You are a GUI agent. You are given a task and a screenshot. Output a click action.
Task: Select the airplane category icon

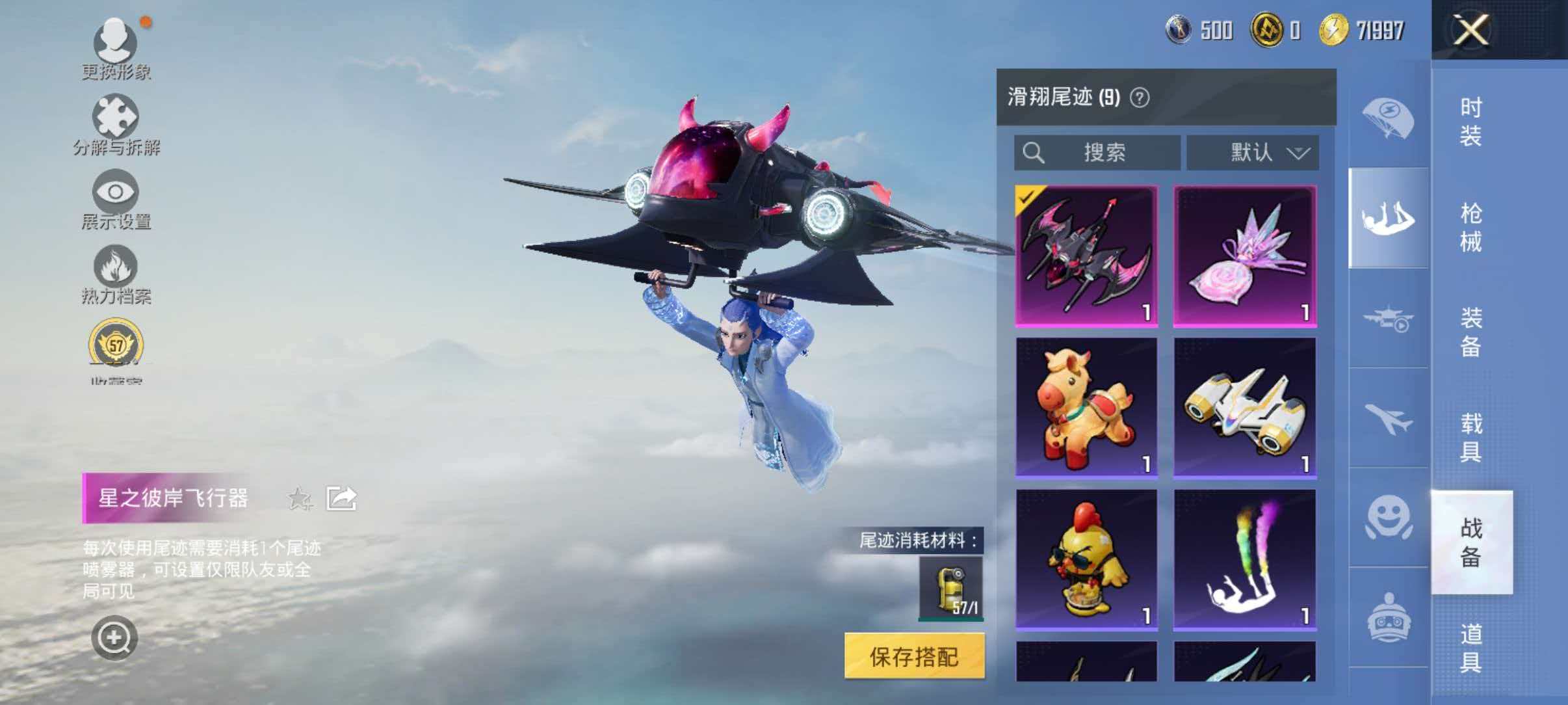pos(1387,423)
